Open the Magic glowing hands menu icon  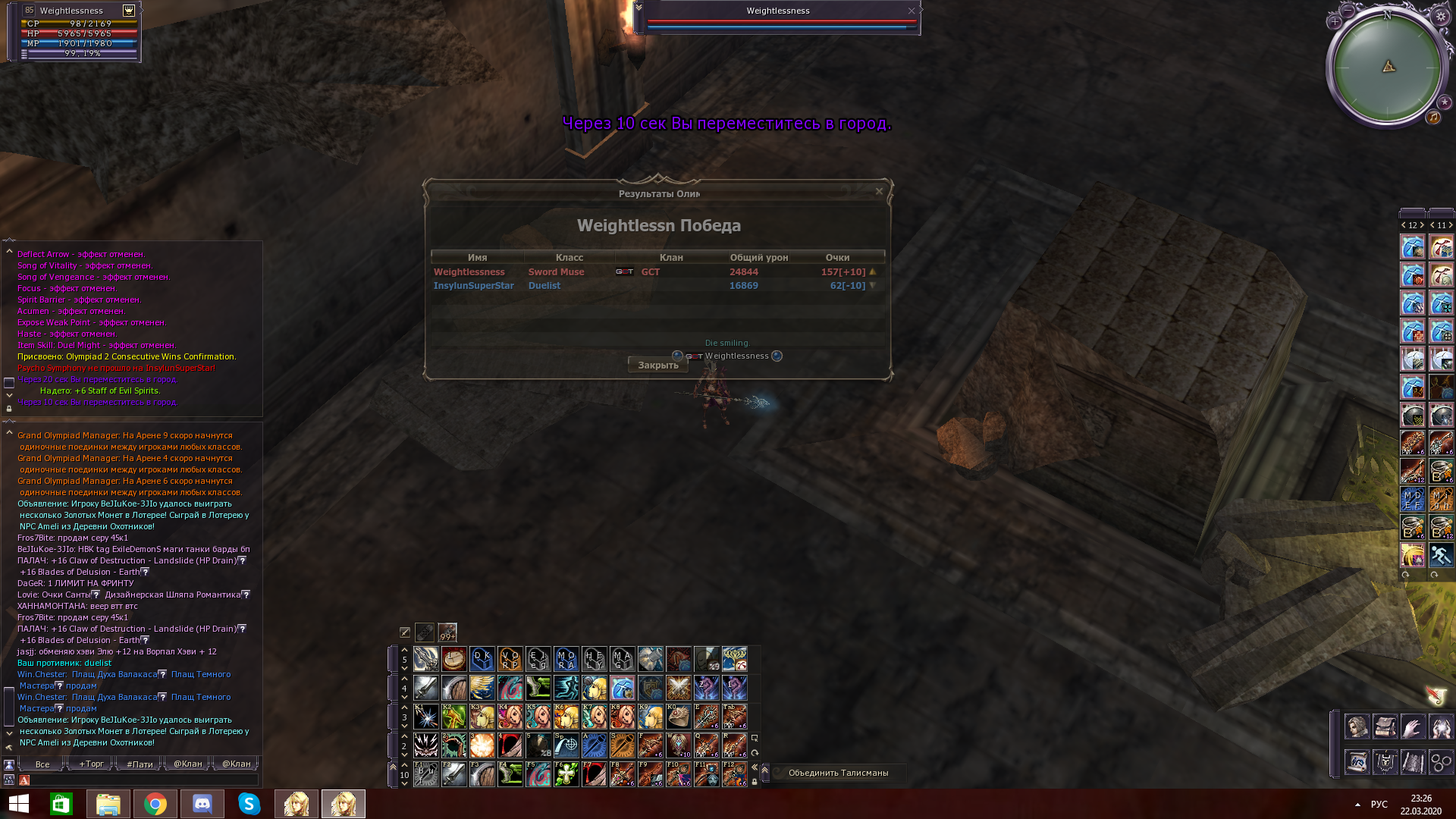1441,726
